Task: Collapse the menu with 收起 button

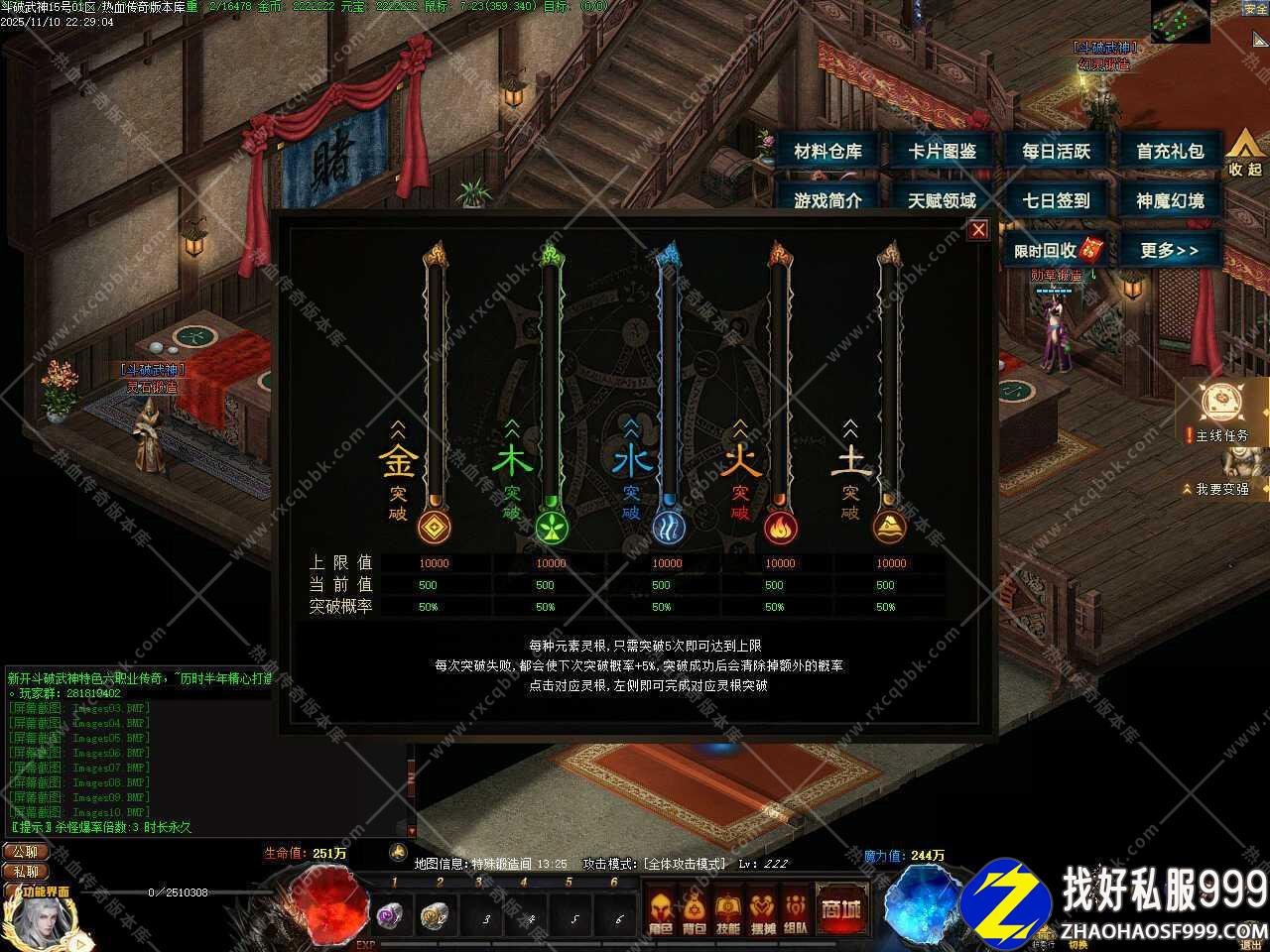Action: [1244, 154]
